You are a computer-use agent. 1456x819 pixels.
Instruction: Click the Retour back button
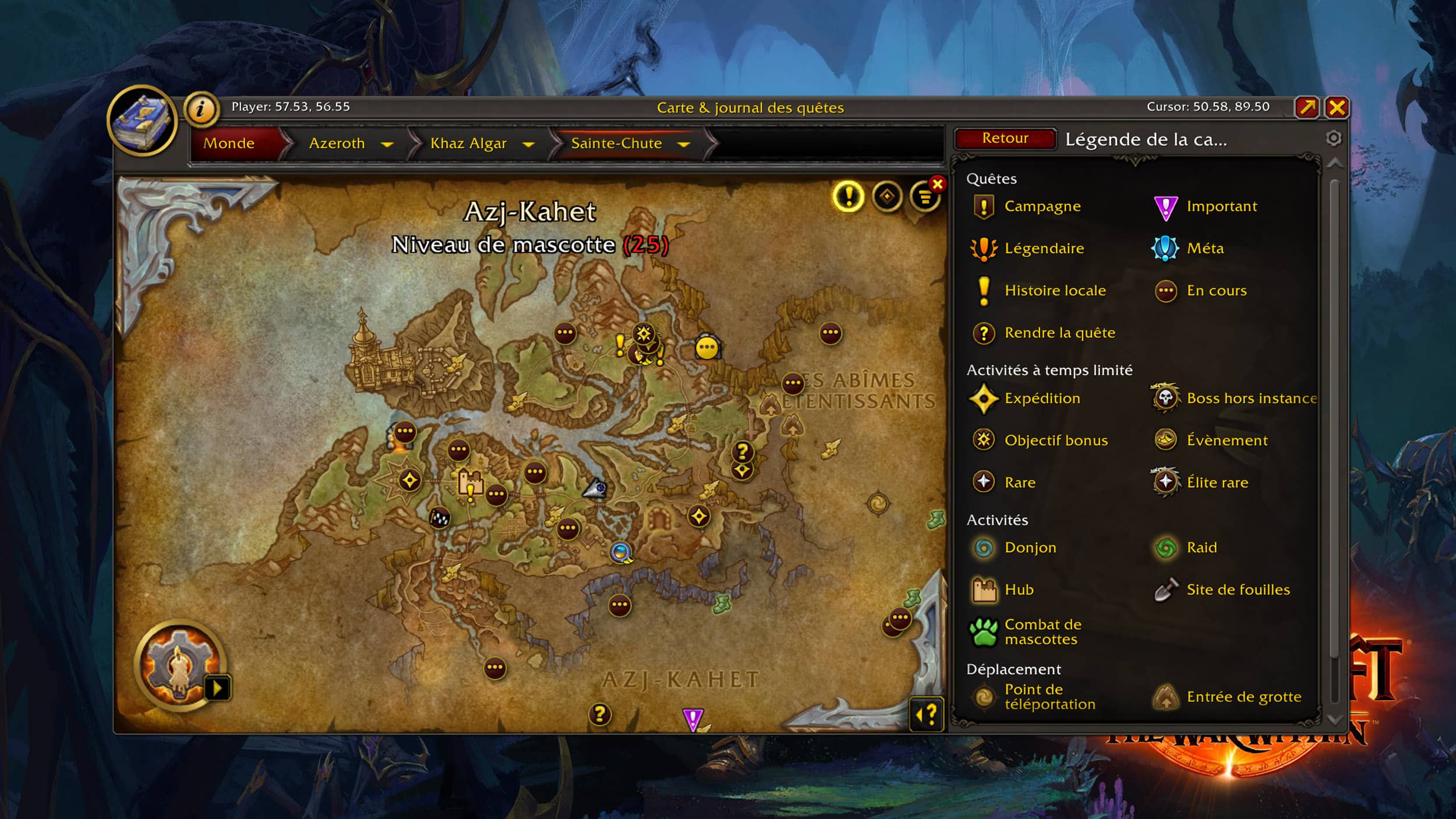(x=1005, y=139)
